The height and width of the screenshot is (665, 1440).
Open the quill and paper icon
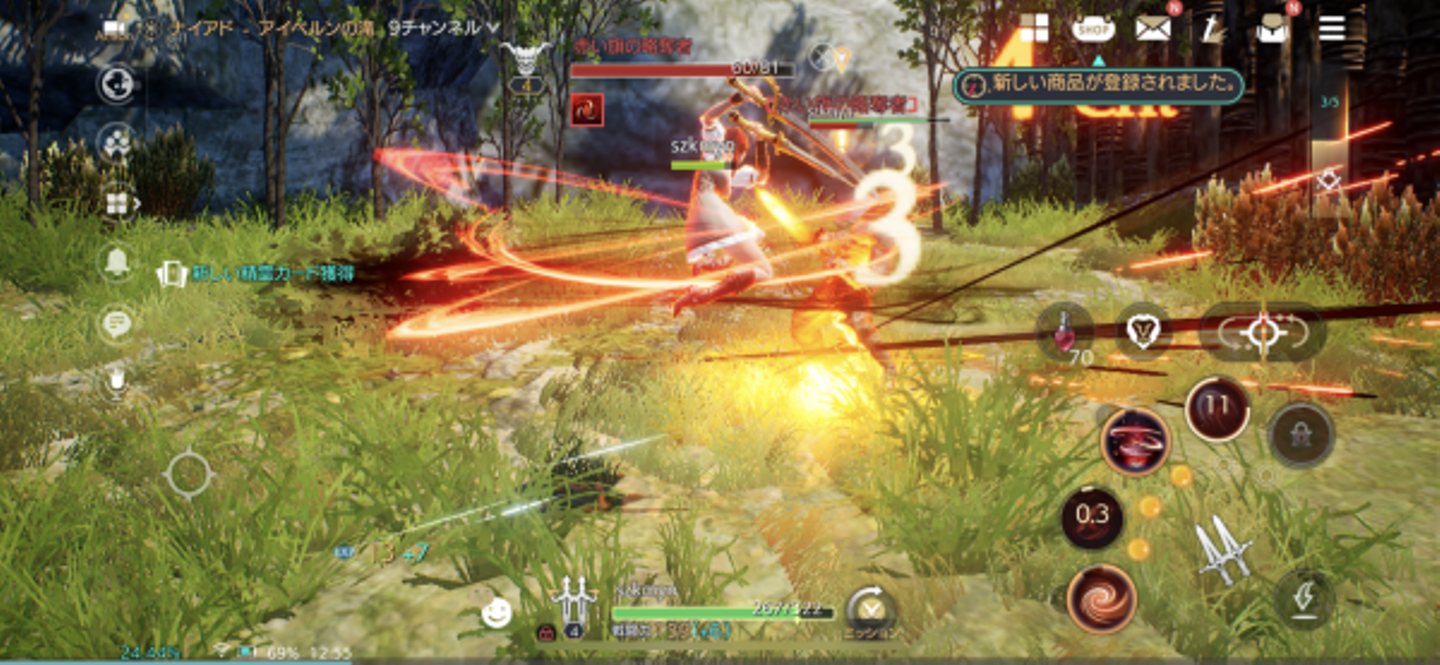click(x=1212, y=28)
